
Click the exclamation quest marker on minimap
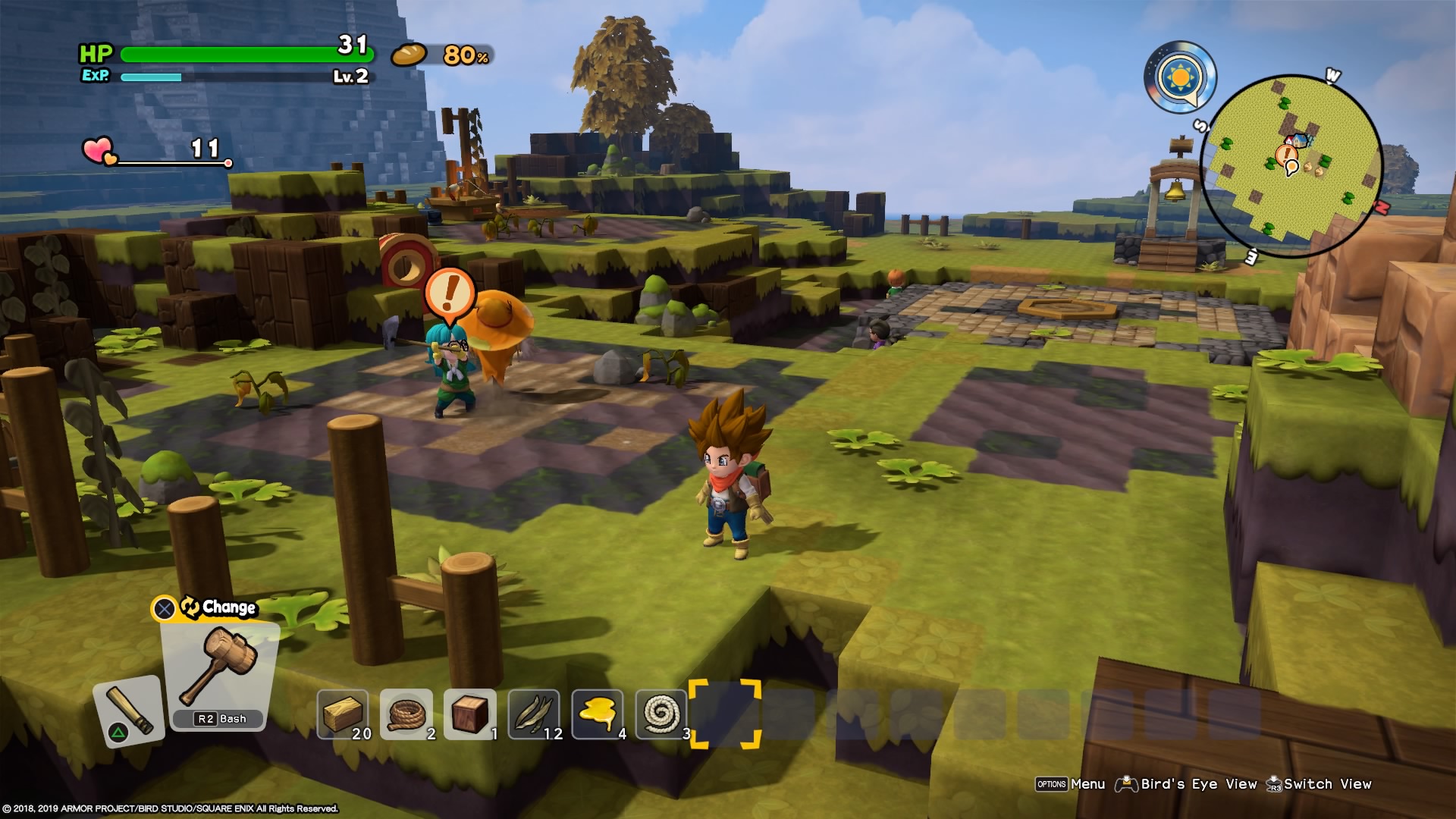(x=1286, y=156)
